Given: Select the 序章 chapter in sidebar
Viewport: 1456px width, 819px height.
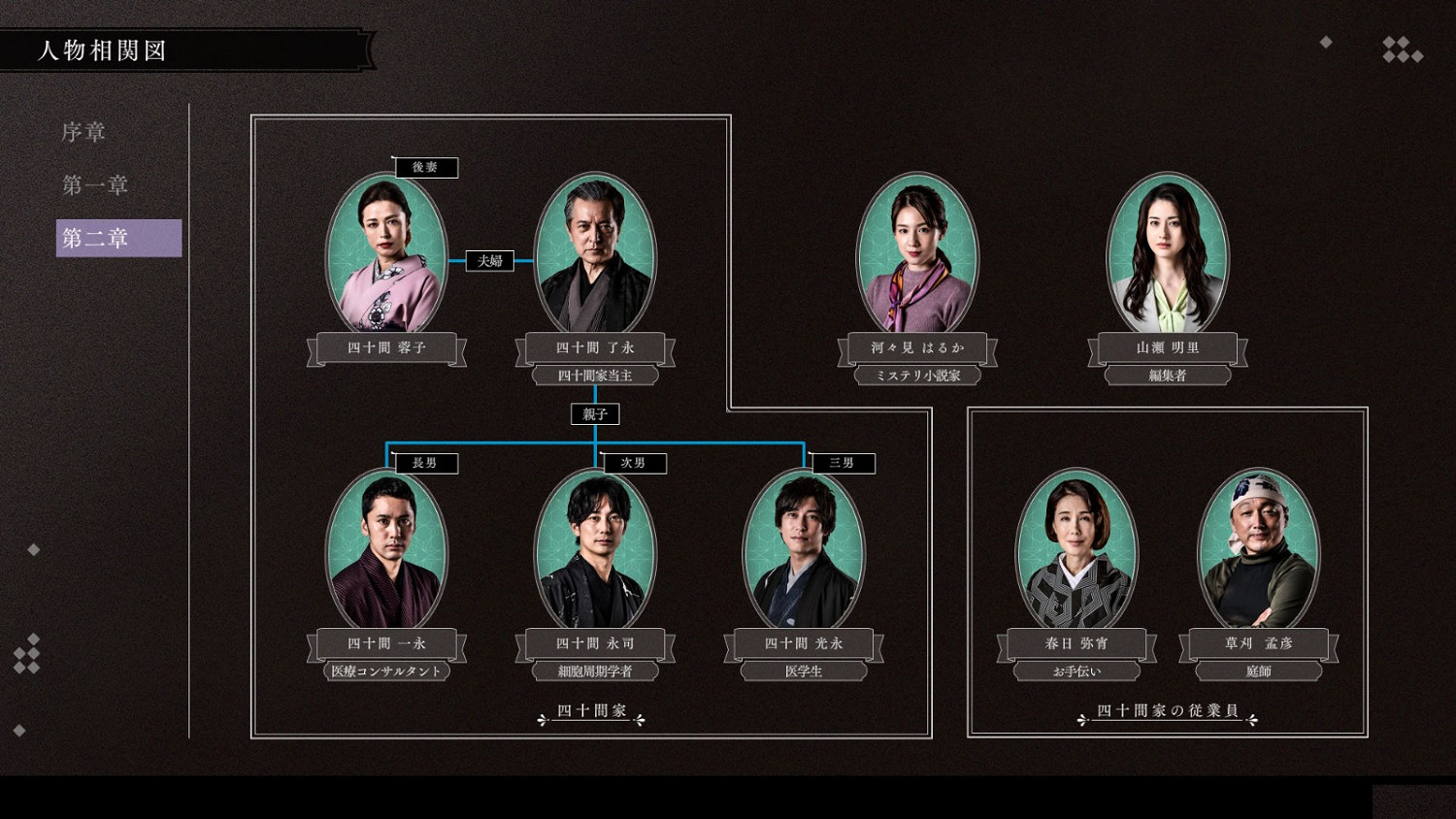Looking at the screenshot, I should point(85,131).
